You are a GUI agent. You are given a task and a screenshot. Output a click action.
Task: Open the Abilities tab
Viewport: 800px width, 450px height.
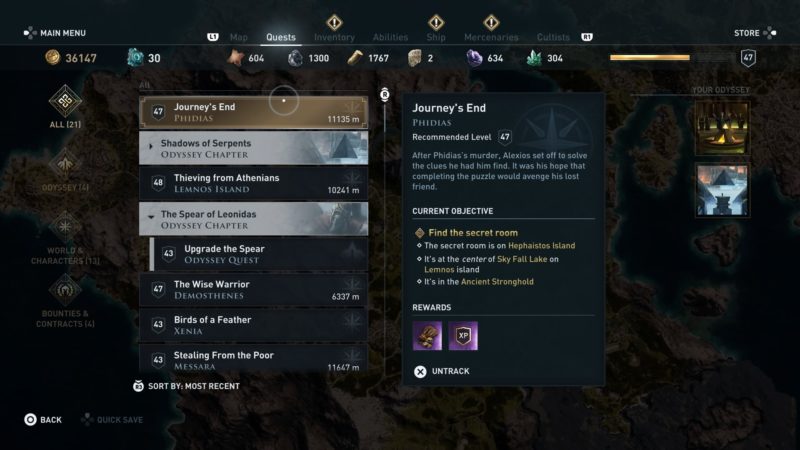[x=389, y=38]
